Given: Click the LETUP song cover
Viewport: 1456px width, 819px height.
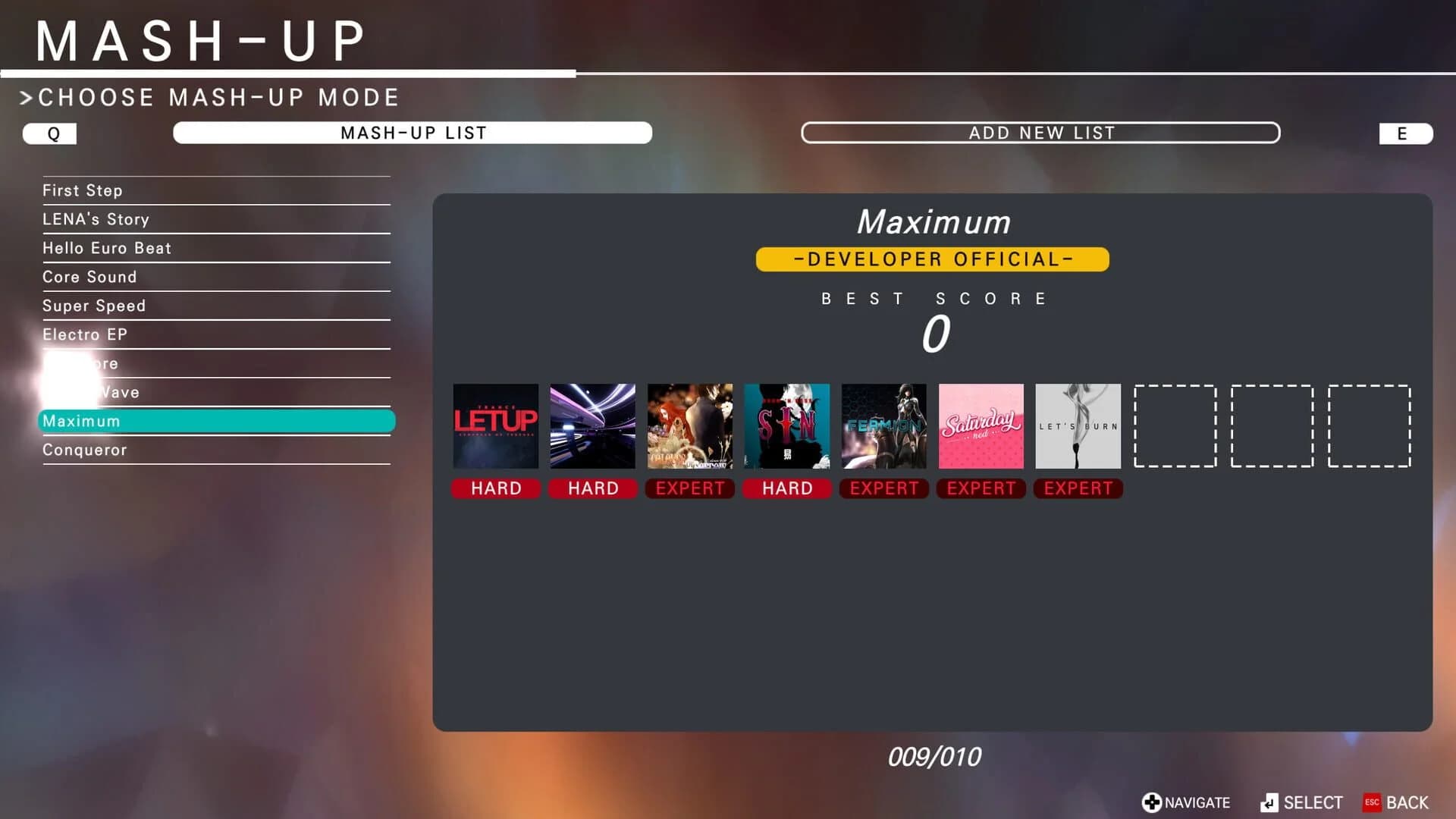Looking at the screenshot, I should pos(496,425).
